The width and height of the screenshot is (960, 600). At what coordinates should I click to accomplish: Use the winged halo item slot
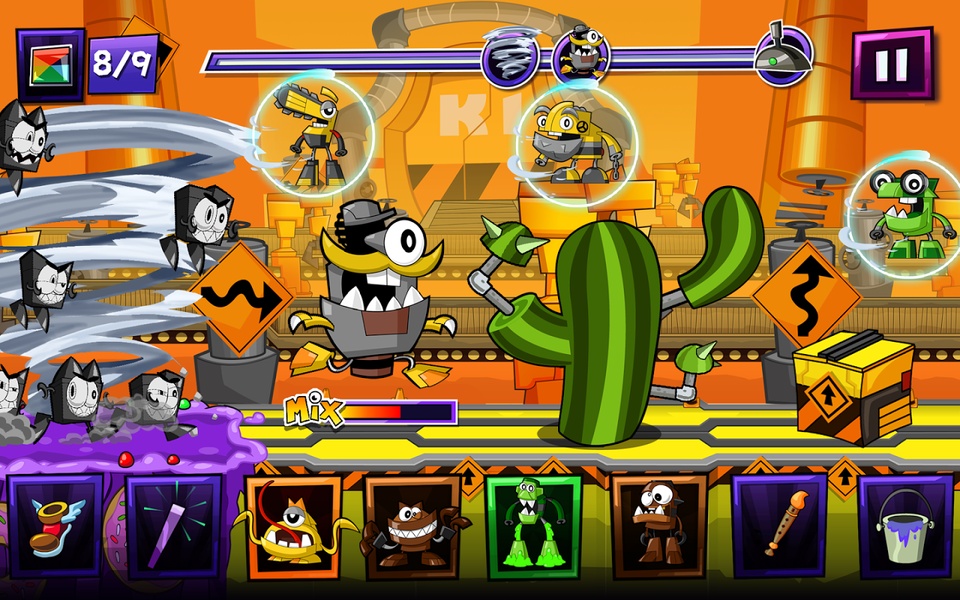[54, 528]
